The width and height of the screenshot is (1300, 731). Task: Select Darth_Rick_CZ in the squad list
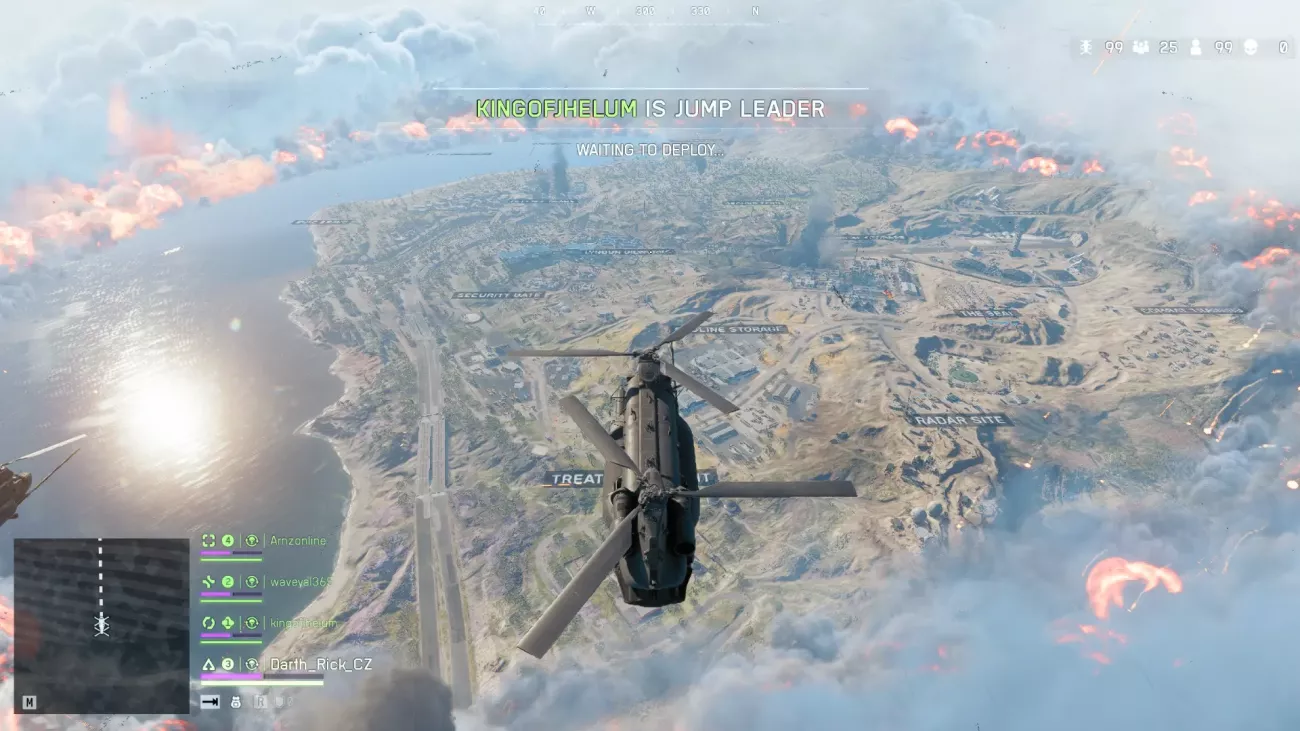pos(320,664)
